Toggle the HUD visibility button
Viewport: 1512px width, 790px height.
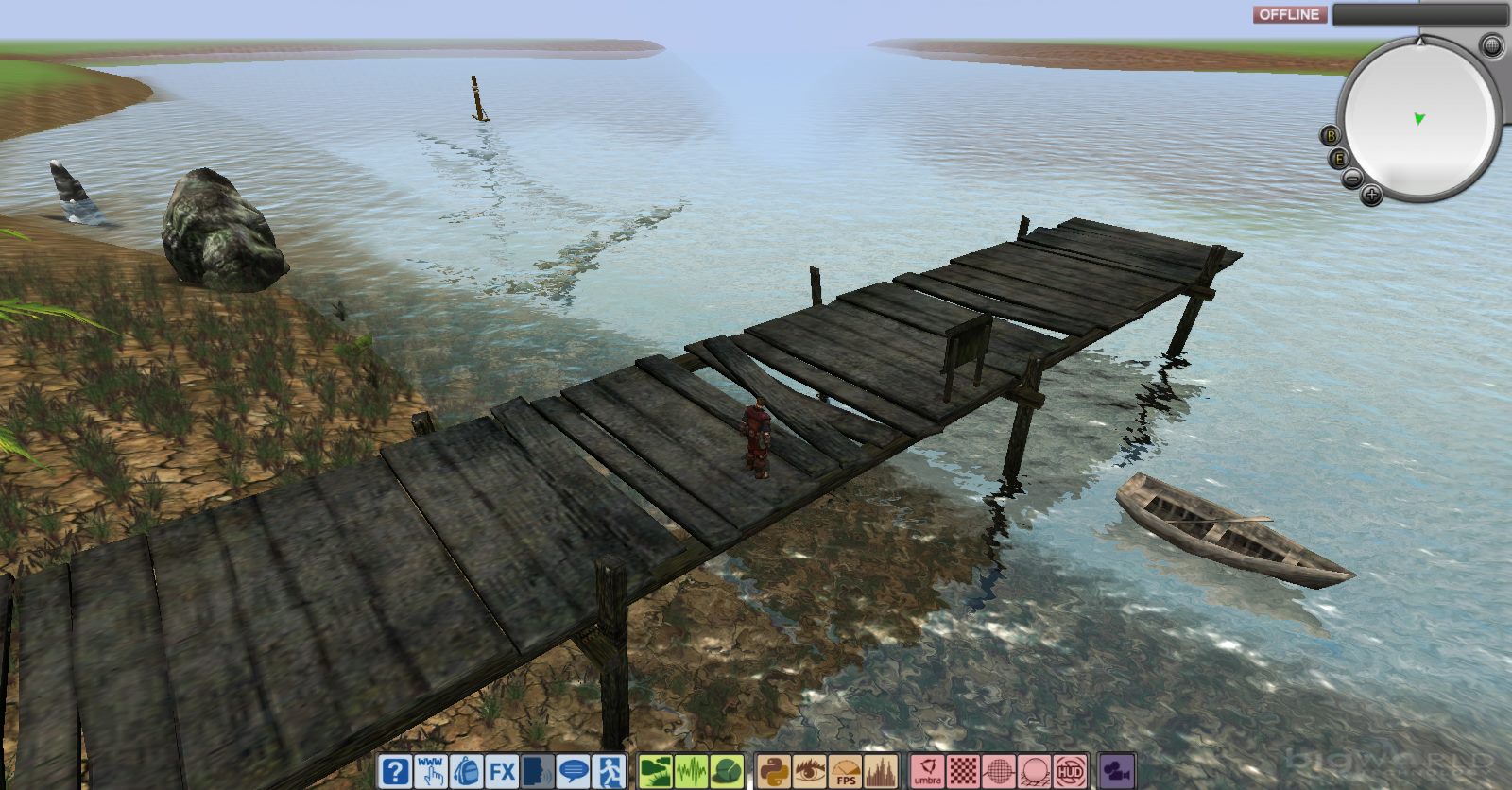click(1071, 771)
